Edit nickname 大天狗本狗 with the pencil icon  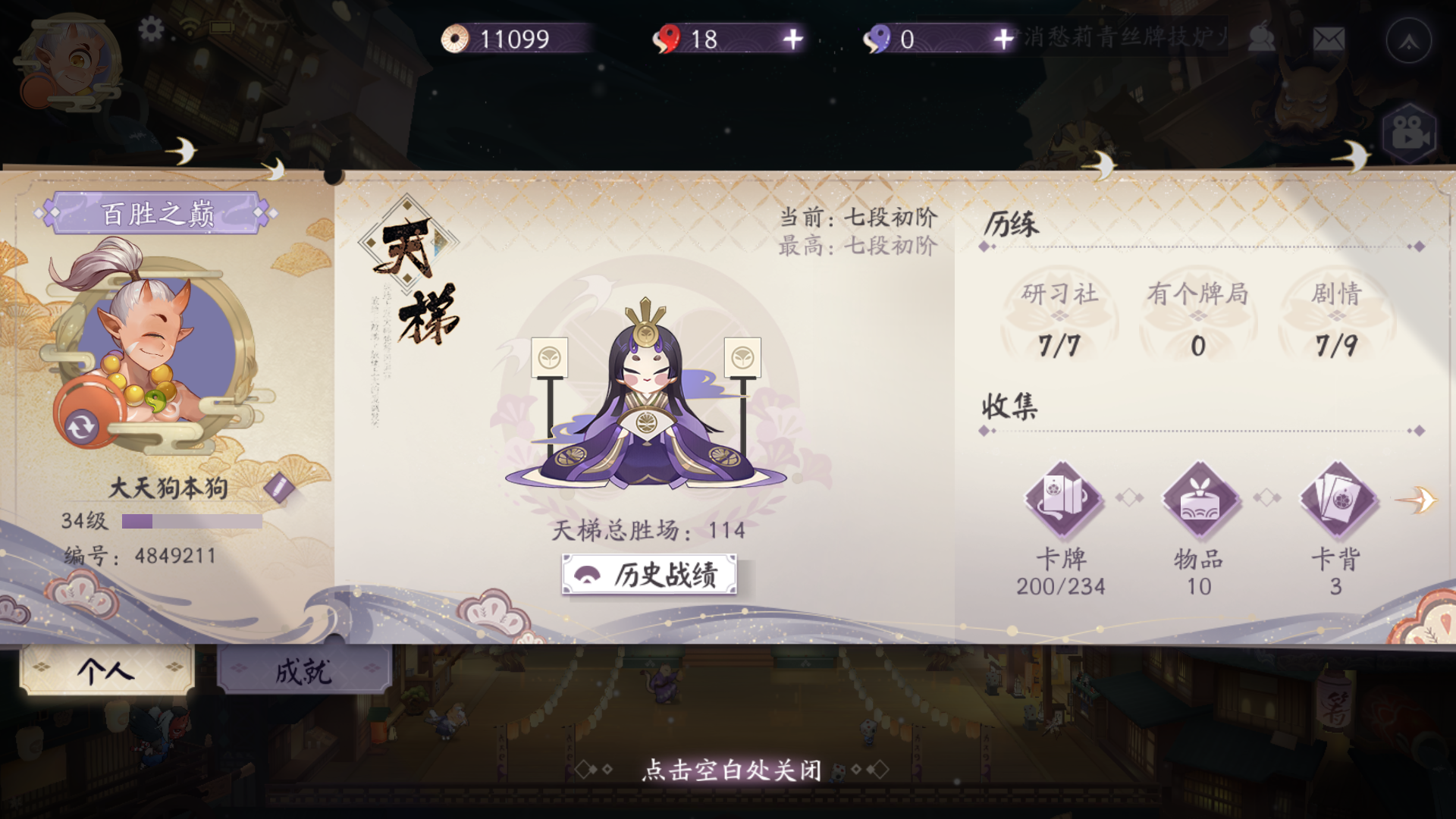tap(280, 488)
